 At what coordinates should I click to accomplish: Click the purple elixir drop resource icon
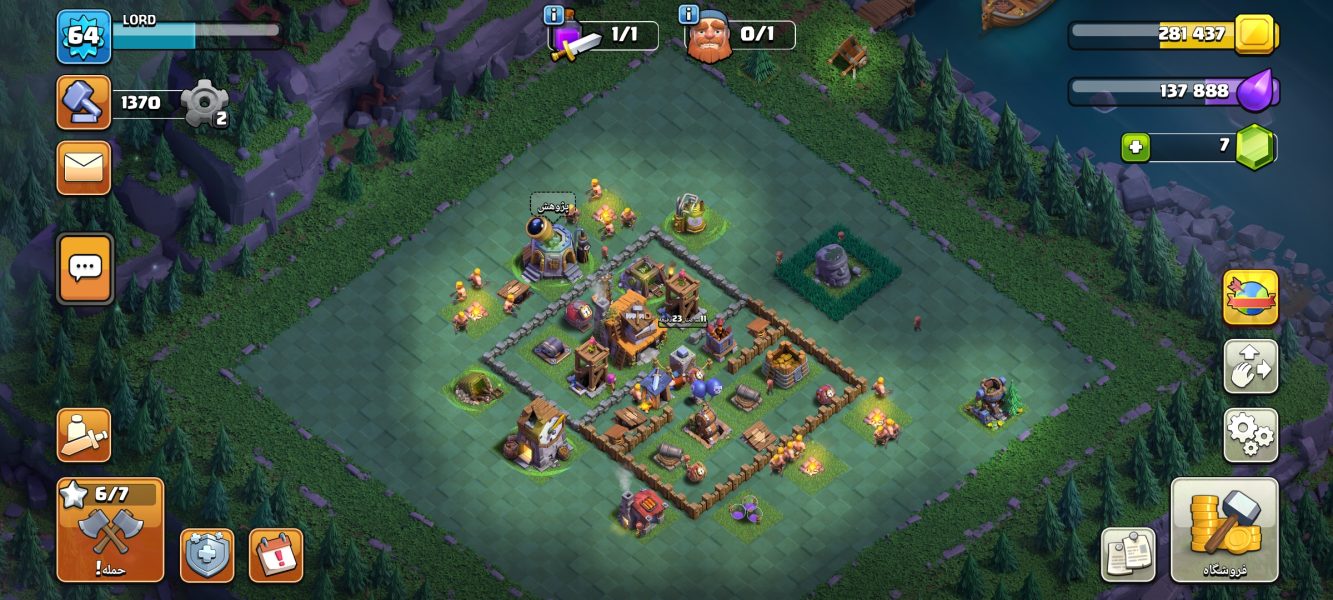(1255, 92)
